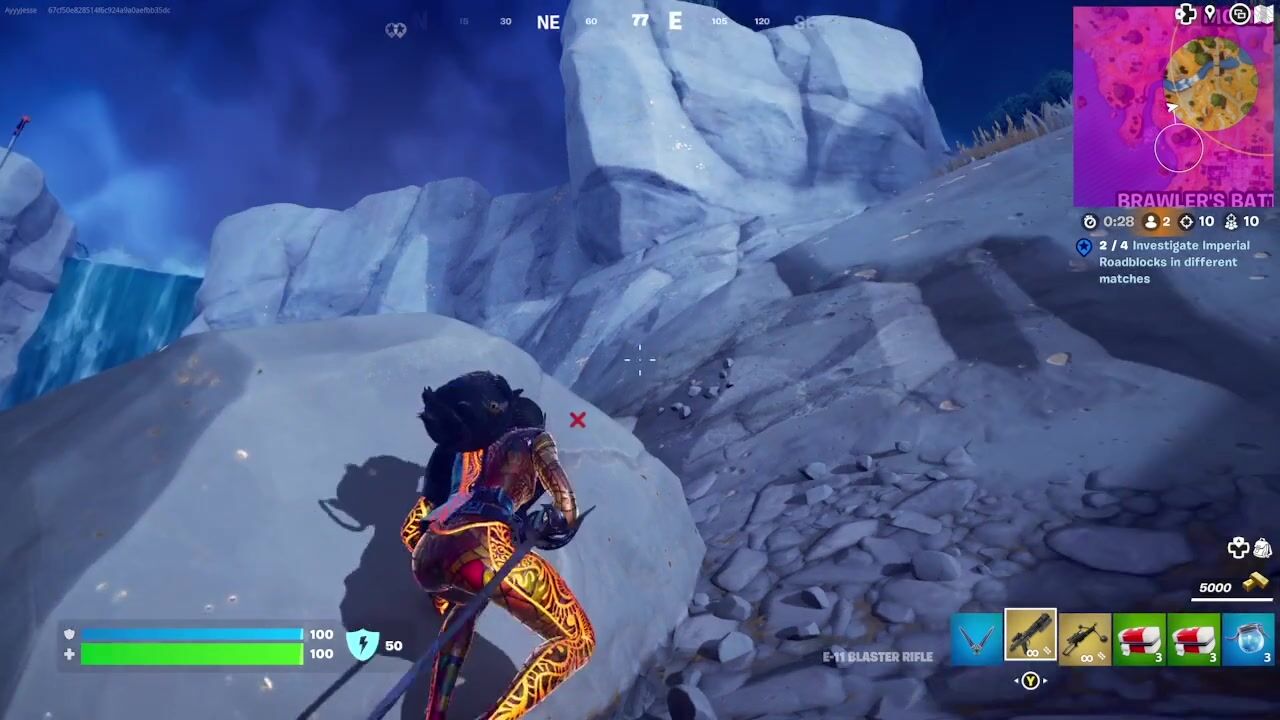
Task: Switch to the crossbow-style weapon slot
Action: point(1085,640)
